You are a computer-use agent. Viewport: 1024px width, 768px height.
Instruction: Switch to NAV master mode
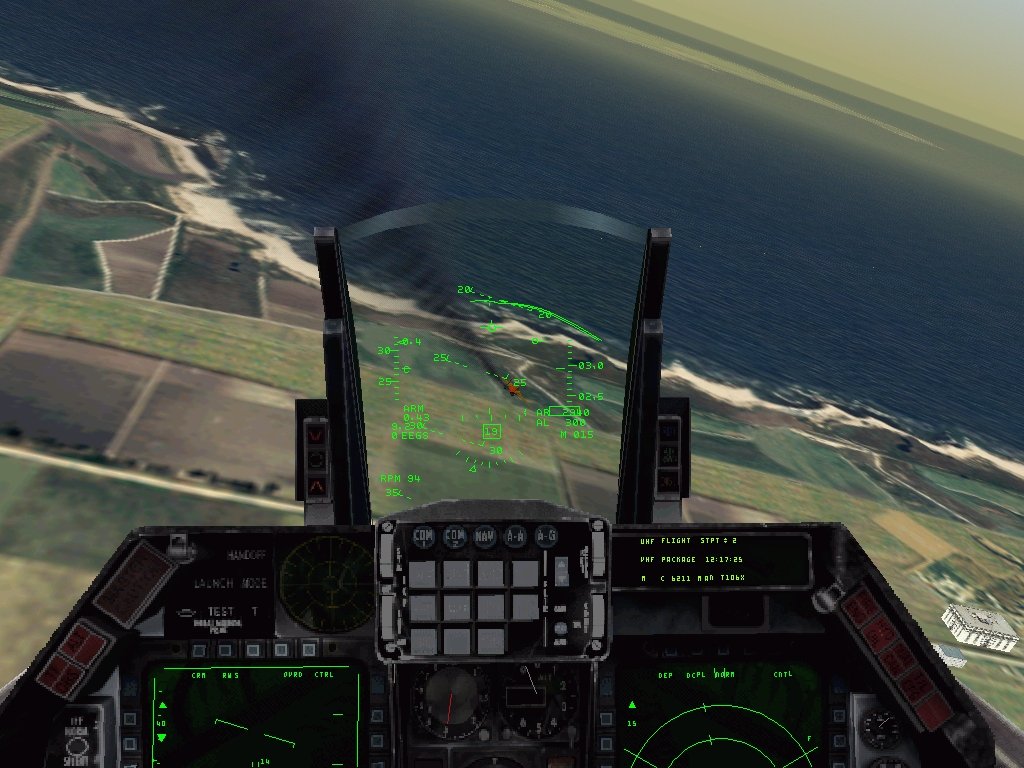(x=485, y=537)
